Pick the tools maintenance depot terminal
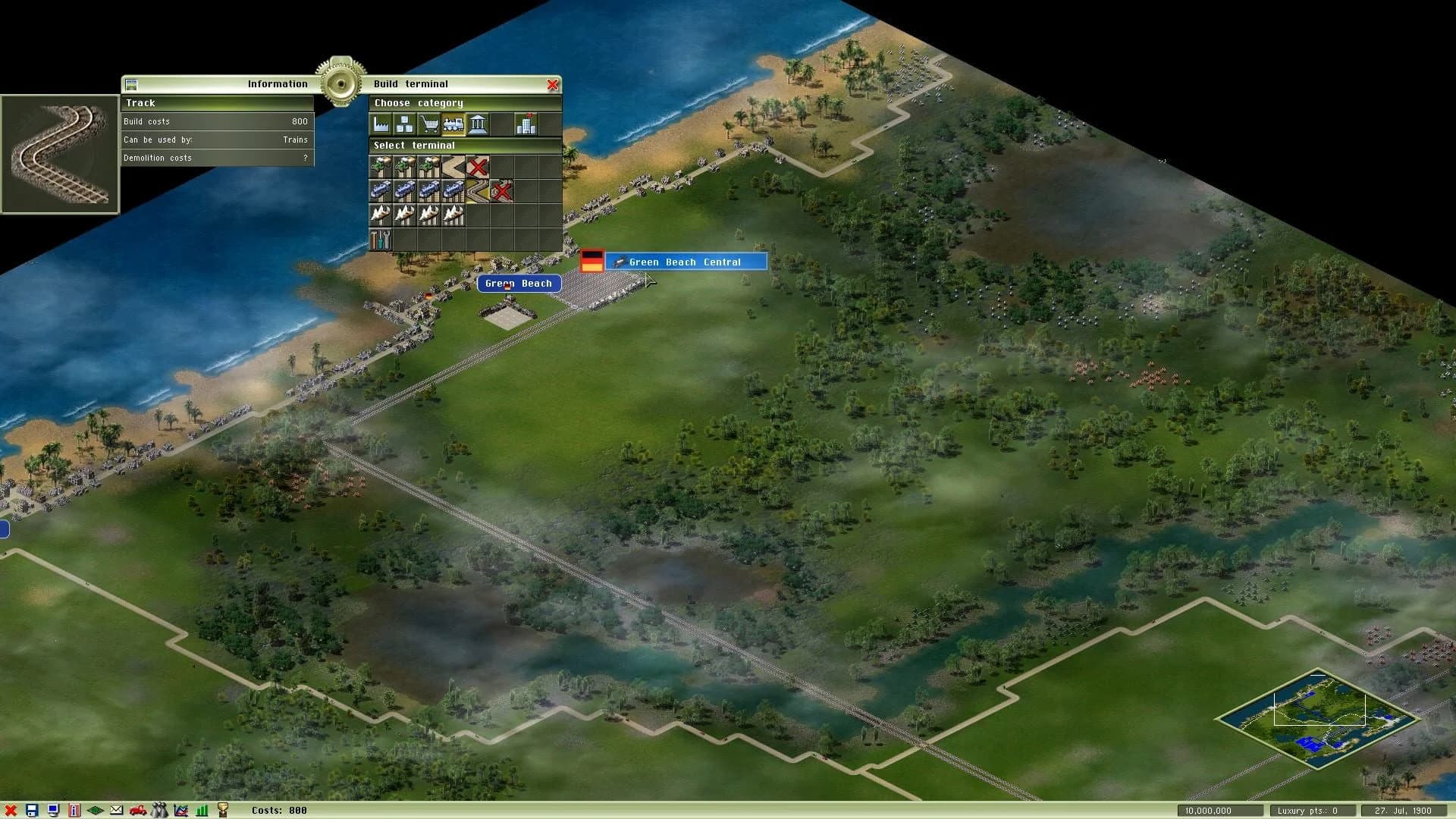The image size is (1456, 819). click(379, 238)
